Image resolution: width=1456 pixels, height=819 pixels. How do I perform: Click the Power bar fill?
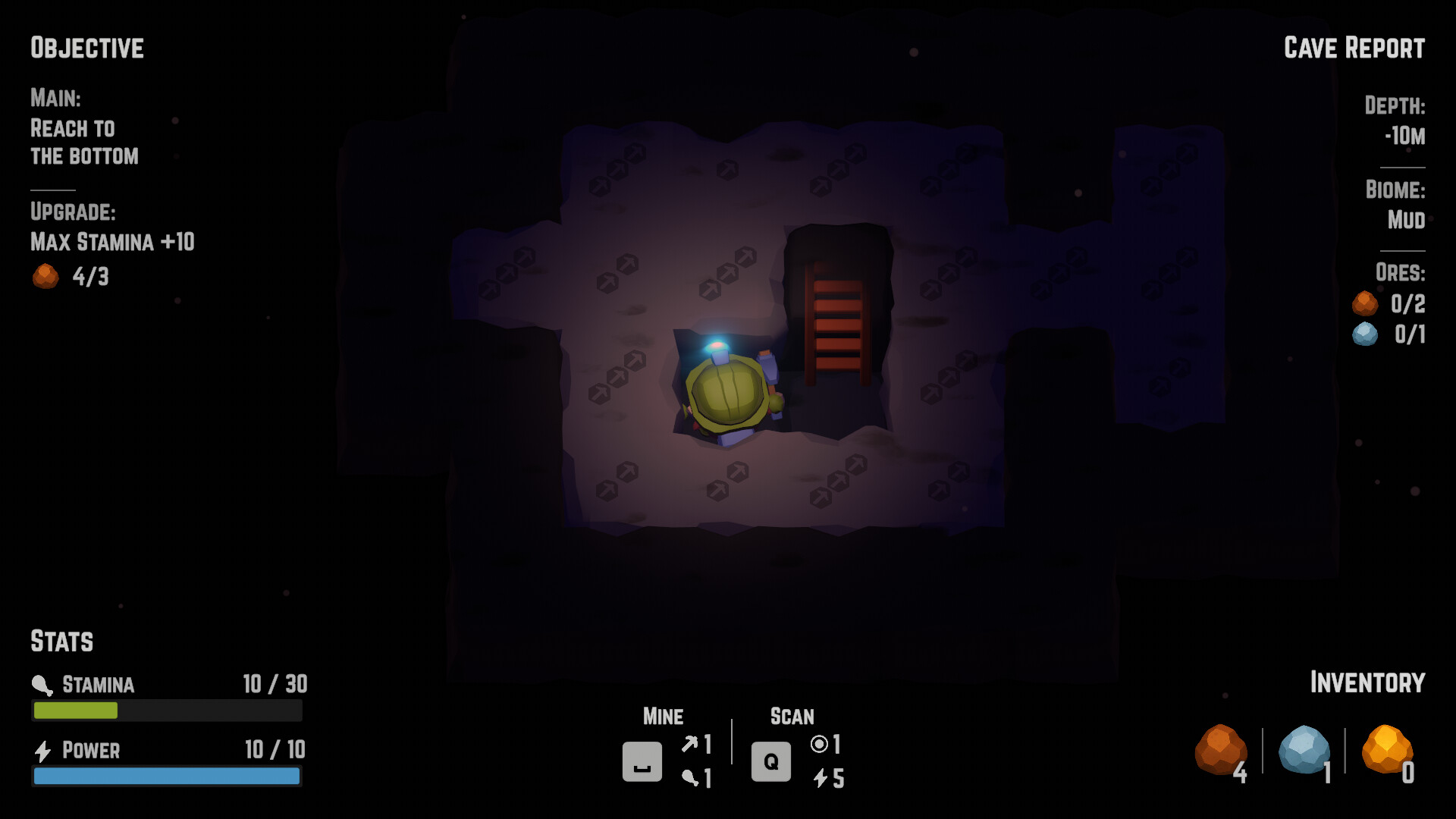pyautogui.click(x=166, y=777)
